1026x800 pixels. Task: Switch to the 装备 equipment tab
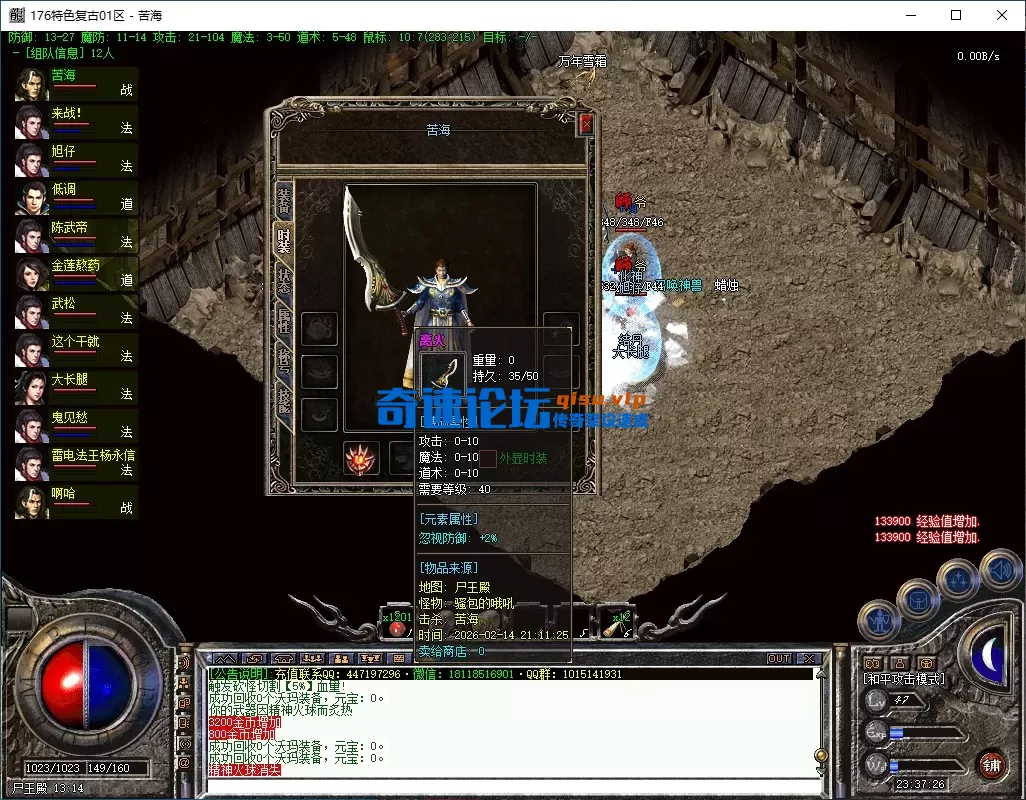click(283, 200)
